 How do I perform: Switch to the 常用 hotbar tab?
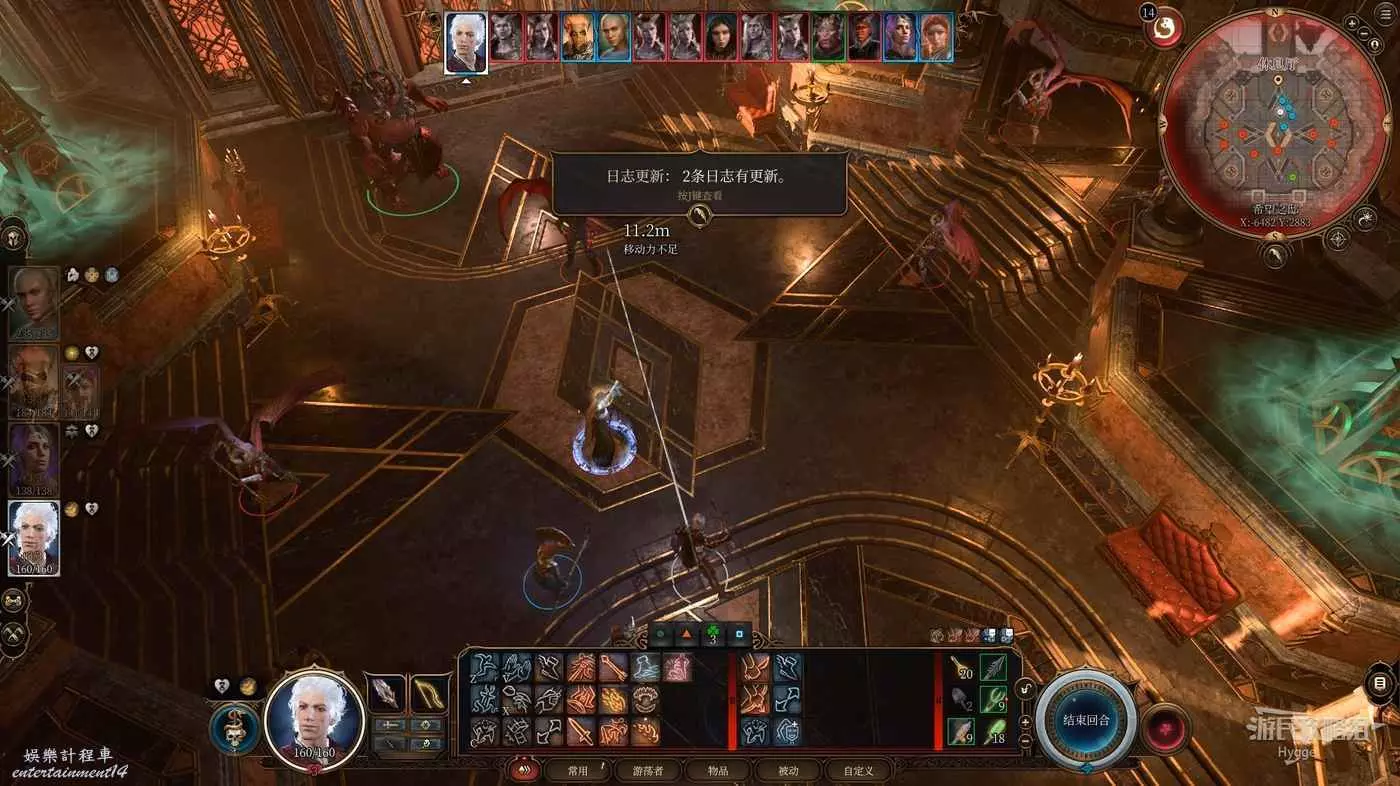pos(578,770)
